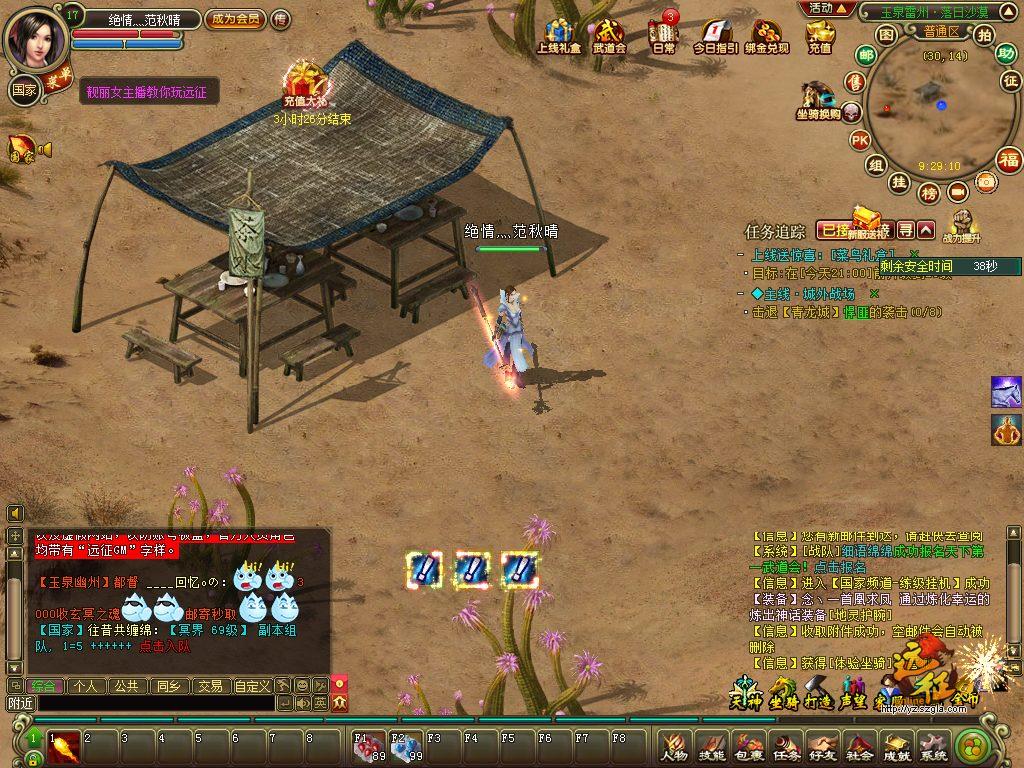Viewport: 1024px width, 768px height.
Task: Open the 包裹 inventory bag
Action: 749,745
